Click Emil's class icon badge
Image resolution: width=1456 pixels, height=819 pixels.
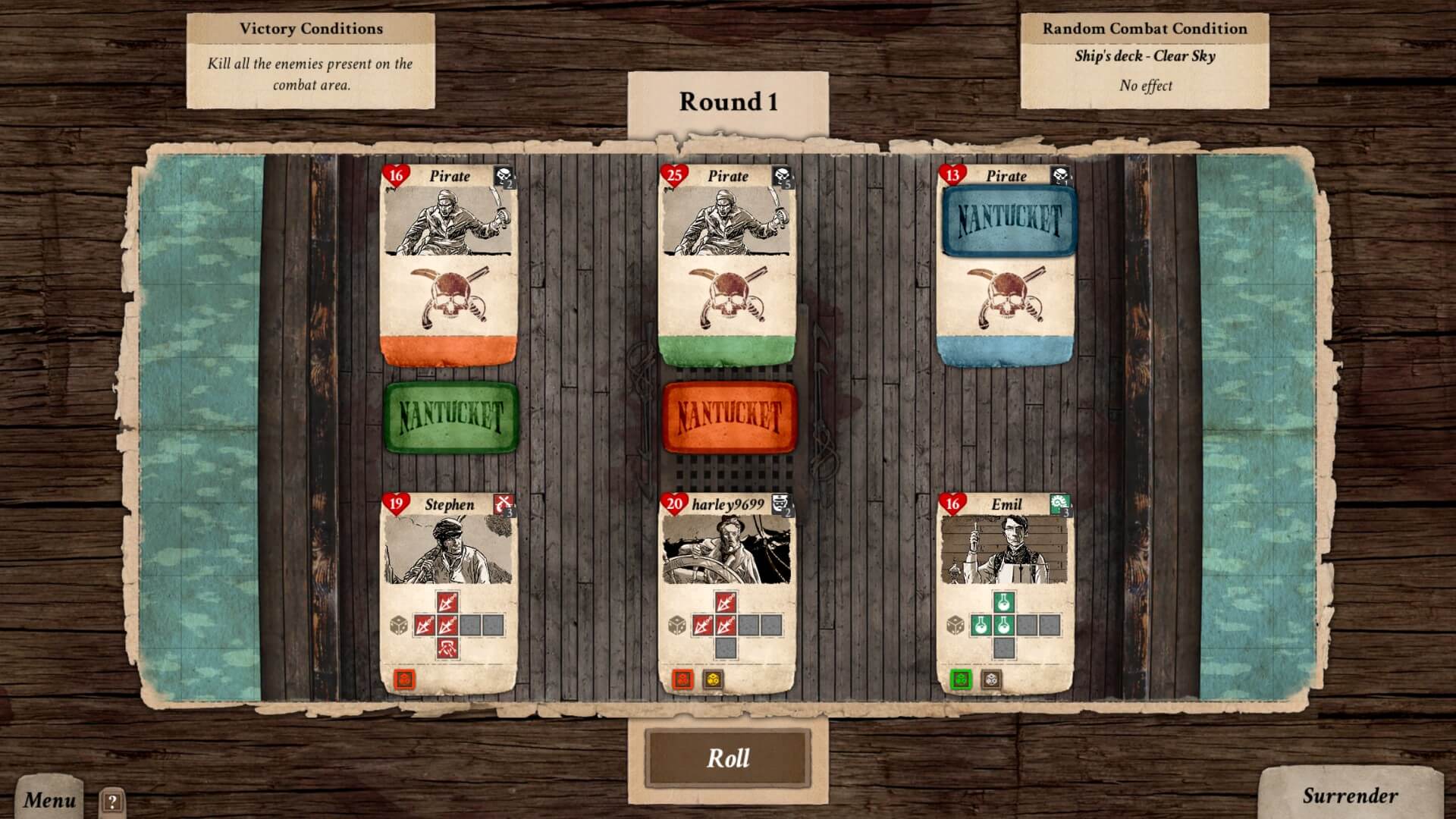pos(1060,504)
